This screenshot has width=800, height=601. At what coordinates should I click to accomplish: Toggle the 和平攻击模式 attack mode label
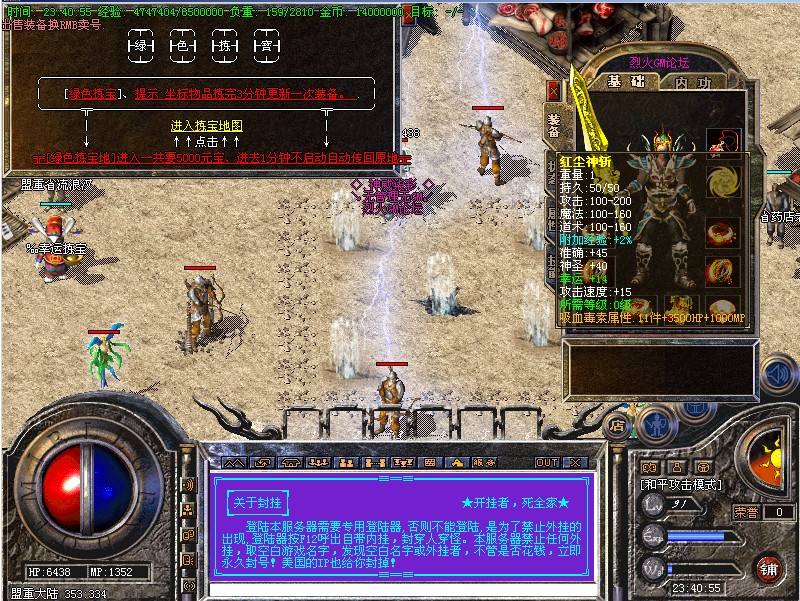click(680, 484)
